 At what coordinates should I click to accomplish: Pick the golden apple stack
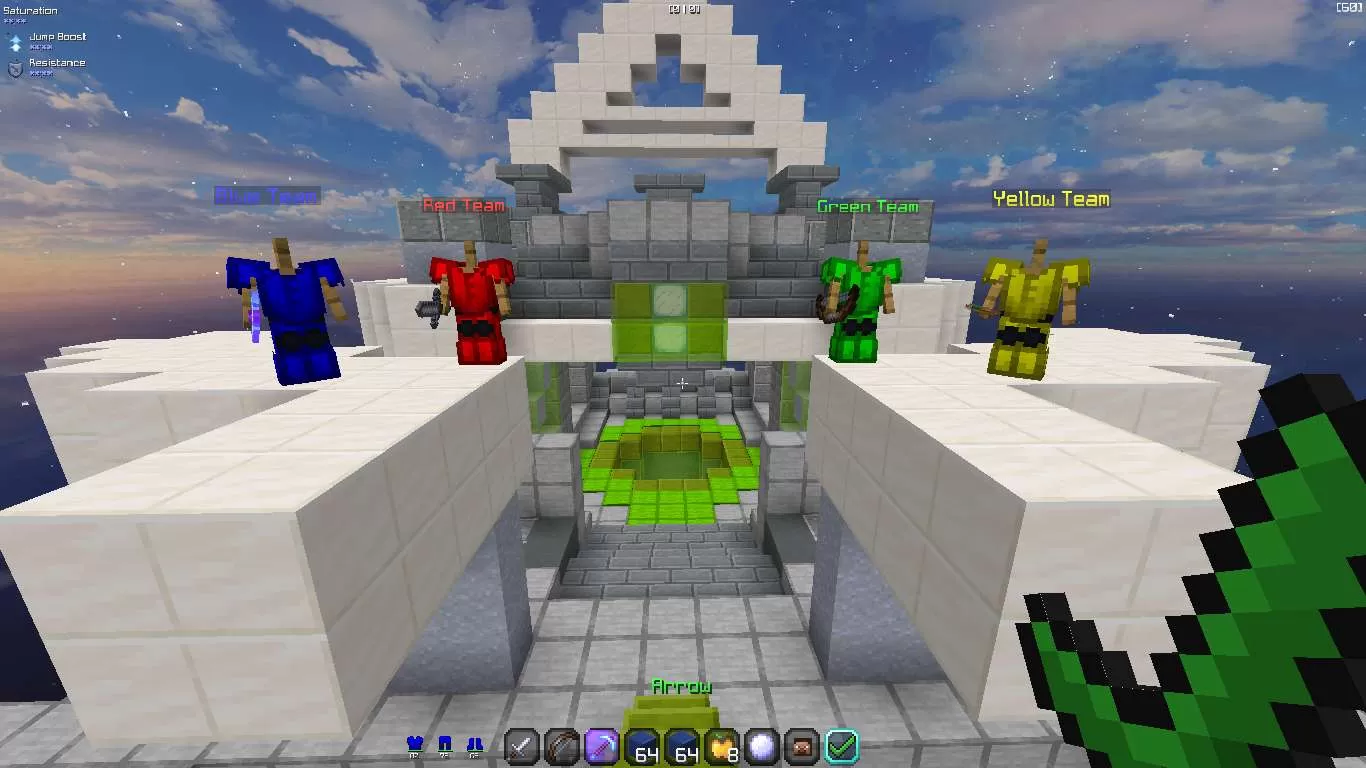coord(722,746)
